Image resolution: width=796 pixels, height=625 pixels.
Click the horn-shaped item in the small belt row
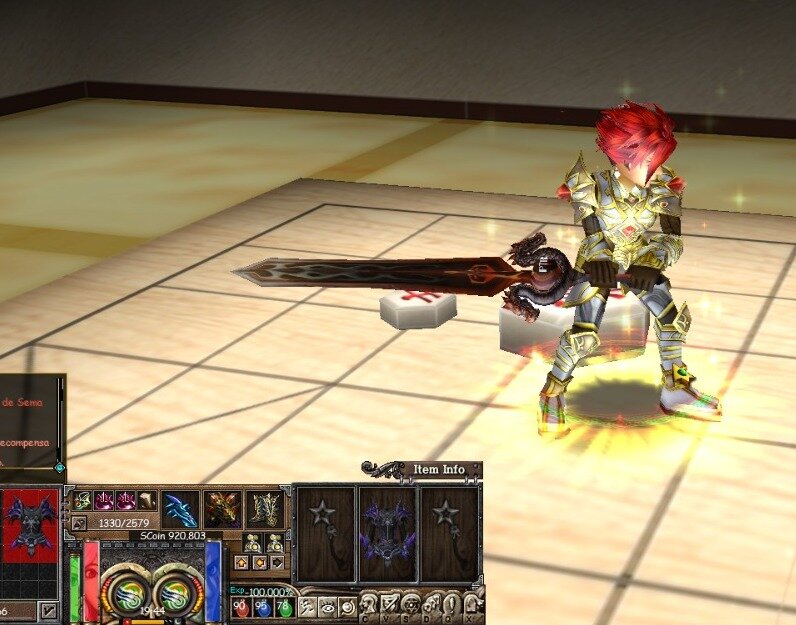[x=147, y=499]
